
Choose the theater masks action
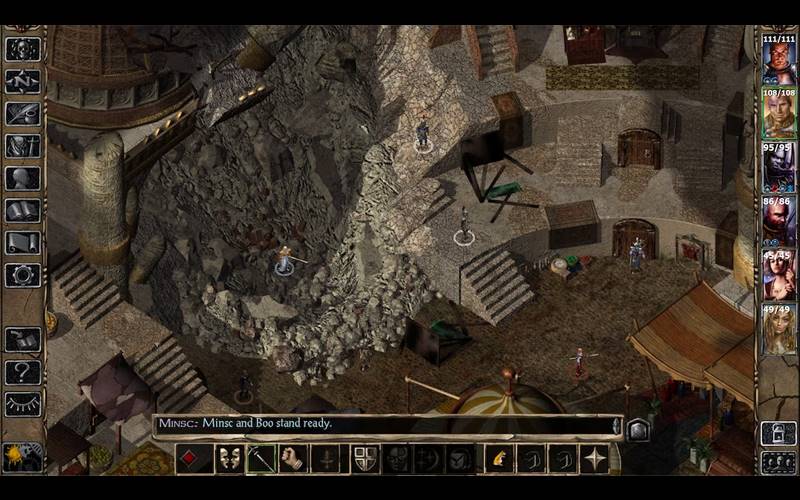pyautogui.click(x=228, y=458)
